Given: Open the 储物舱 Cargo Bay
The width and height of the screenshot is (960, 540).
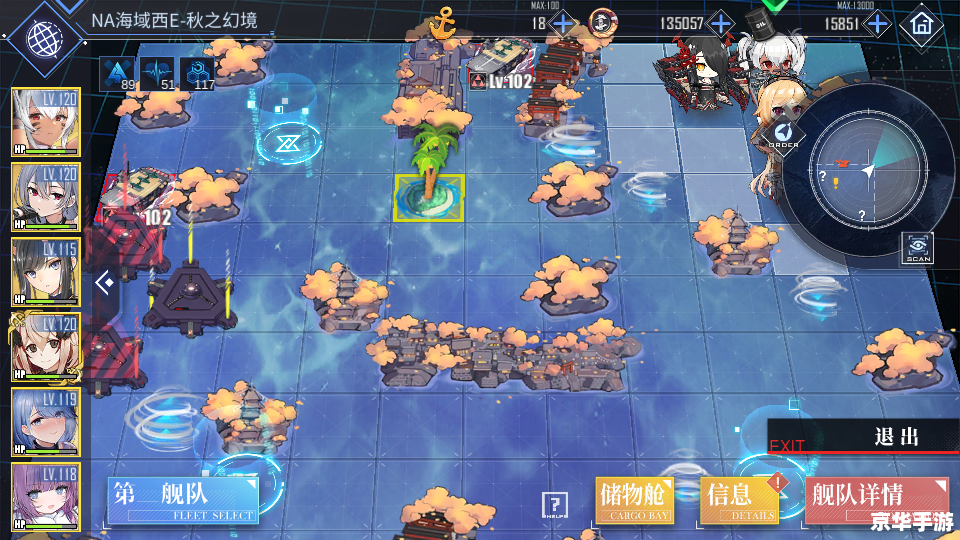Looking at the screenshot, I should 634,499.
